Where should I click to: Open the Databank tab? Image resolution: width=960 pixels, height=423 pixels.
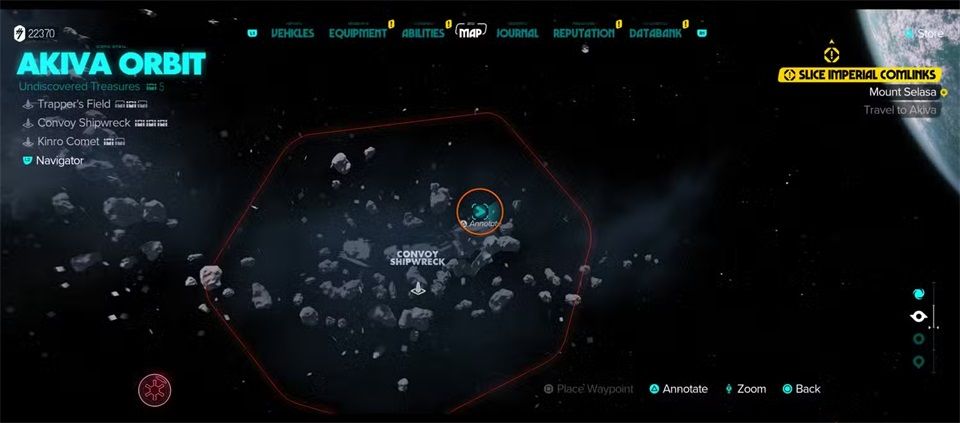click(x=656, y=33)
